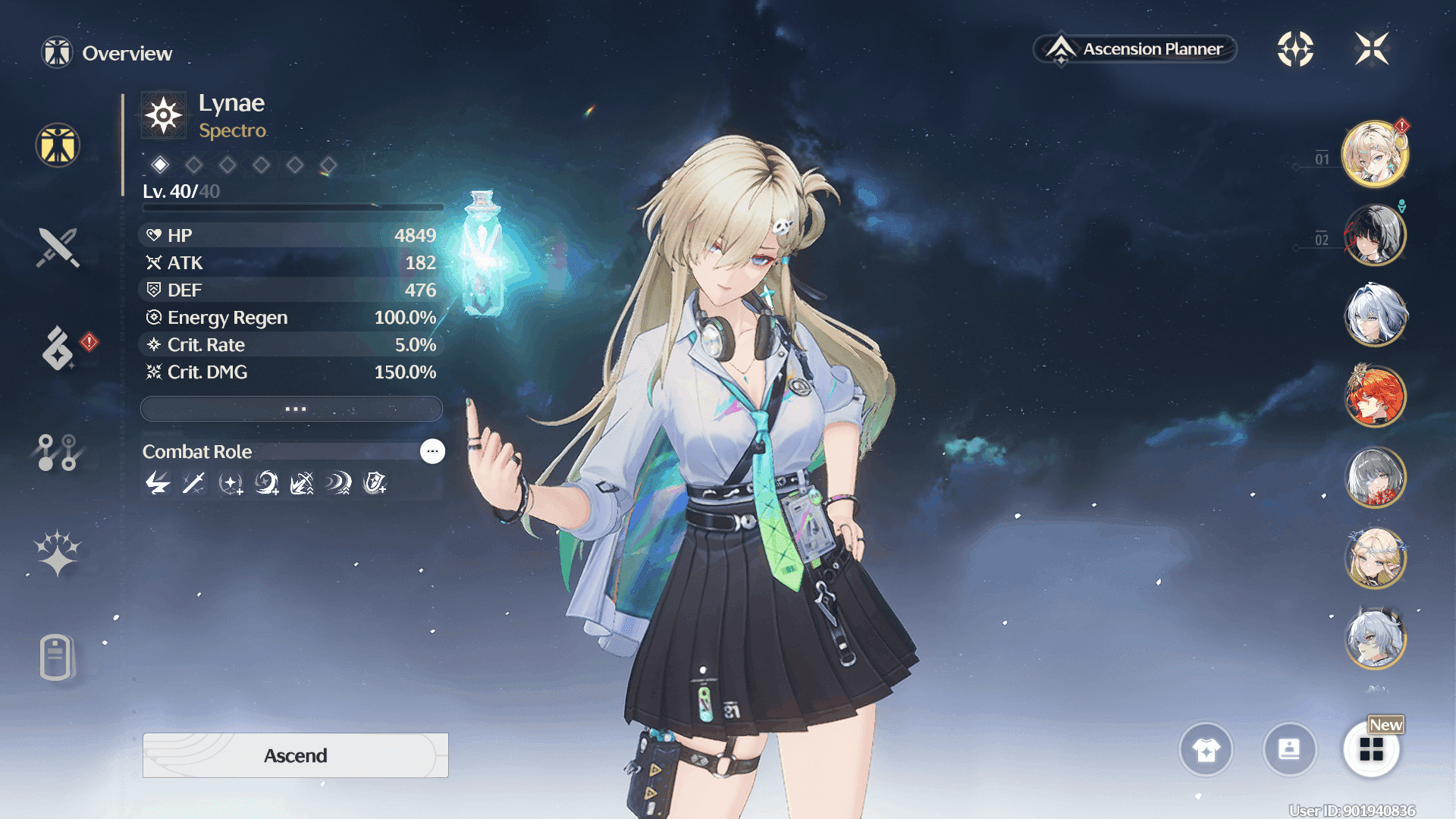Open the character profile card button

pos(1289,749)
